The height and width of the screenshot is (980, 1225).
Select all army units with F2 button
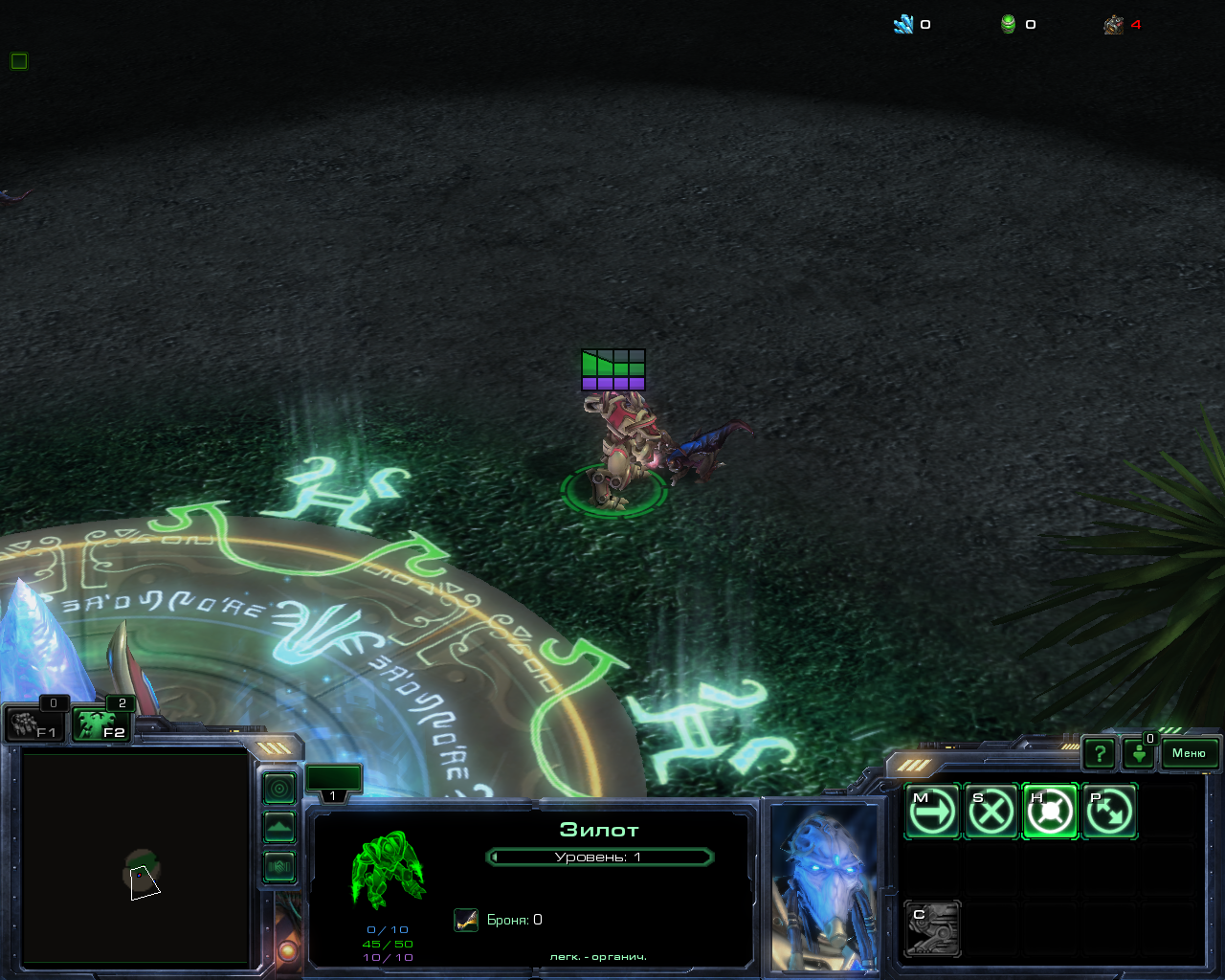point(101,724)
